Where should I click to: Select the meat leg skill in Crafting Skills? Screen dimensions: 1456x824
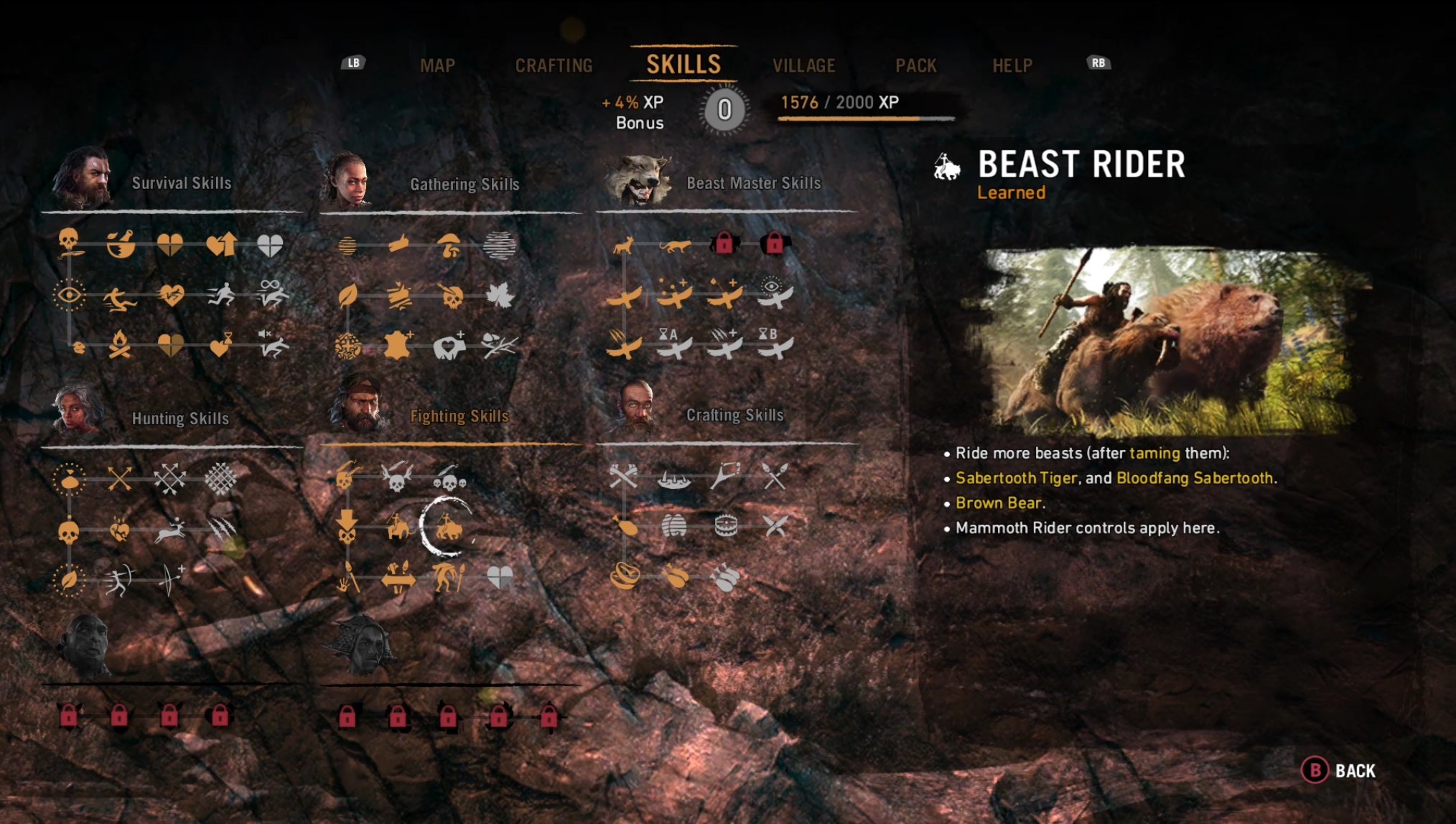point(625,527)
